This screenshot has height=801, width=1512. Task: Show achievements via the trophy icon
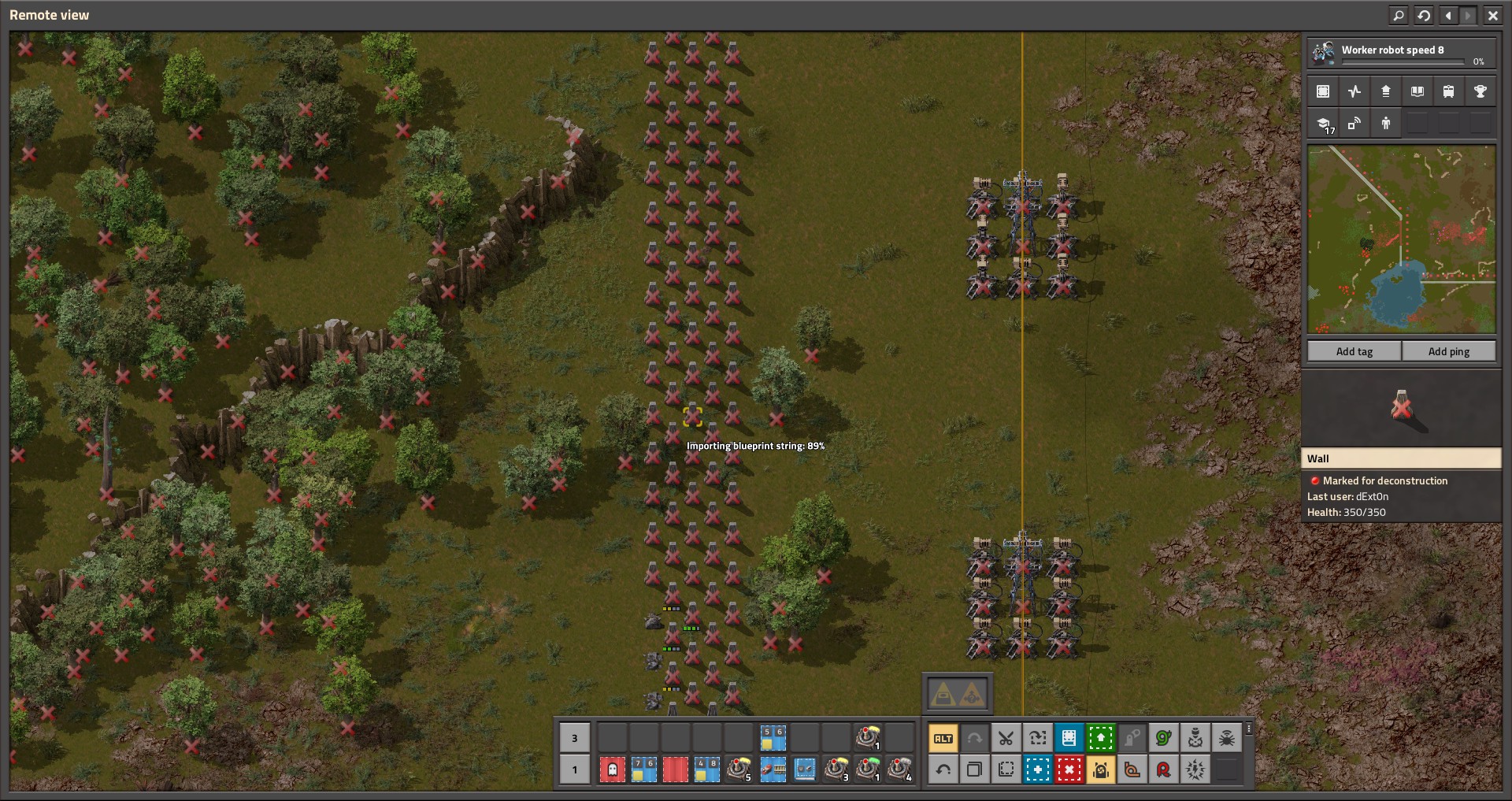(x=1480, y=91)
